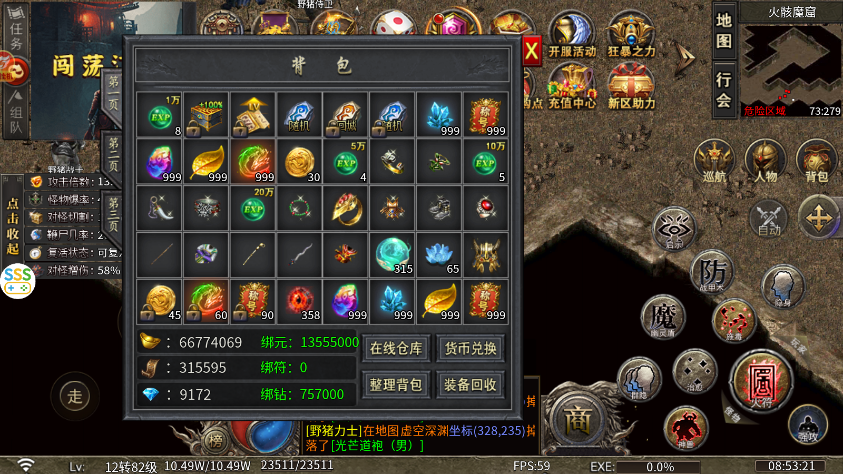Open currency exchange (货币兑换)

tap(469, 349)
